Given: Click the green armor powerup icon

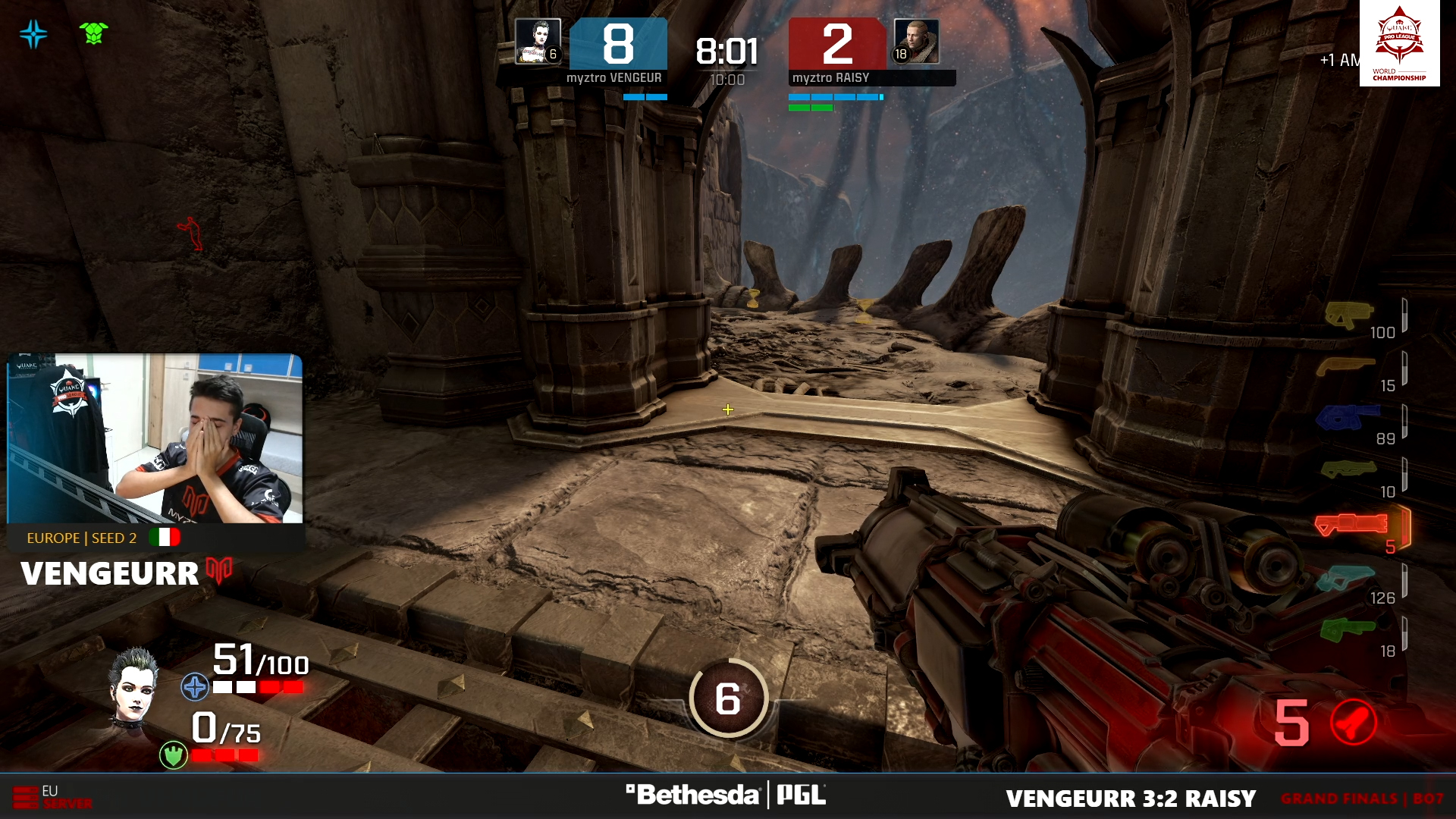Looking at the screenshot, I should point(93,33).
